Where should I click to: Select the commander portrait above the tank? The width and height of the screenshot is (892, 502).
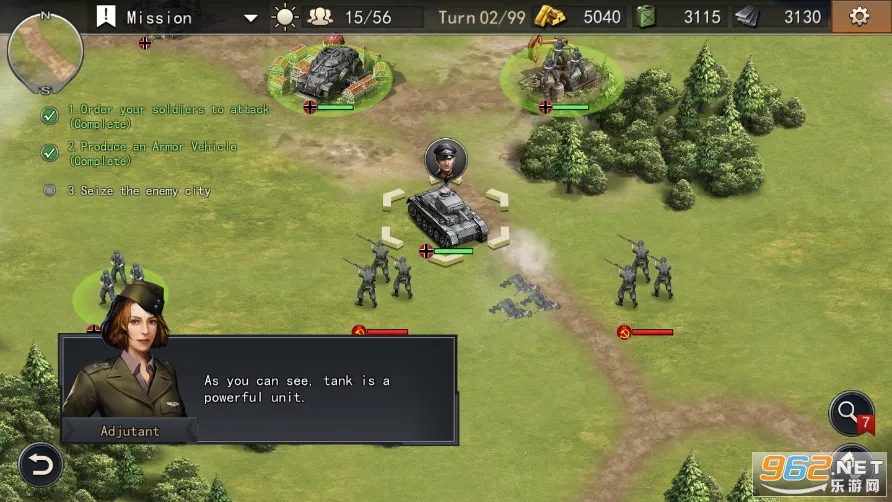(446, 160)
